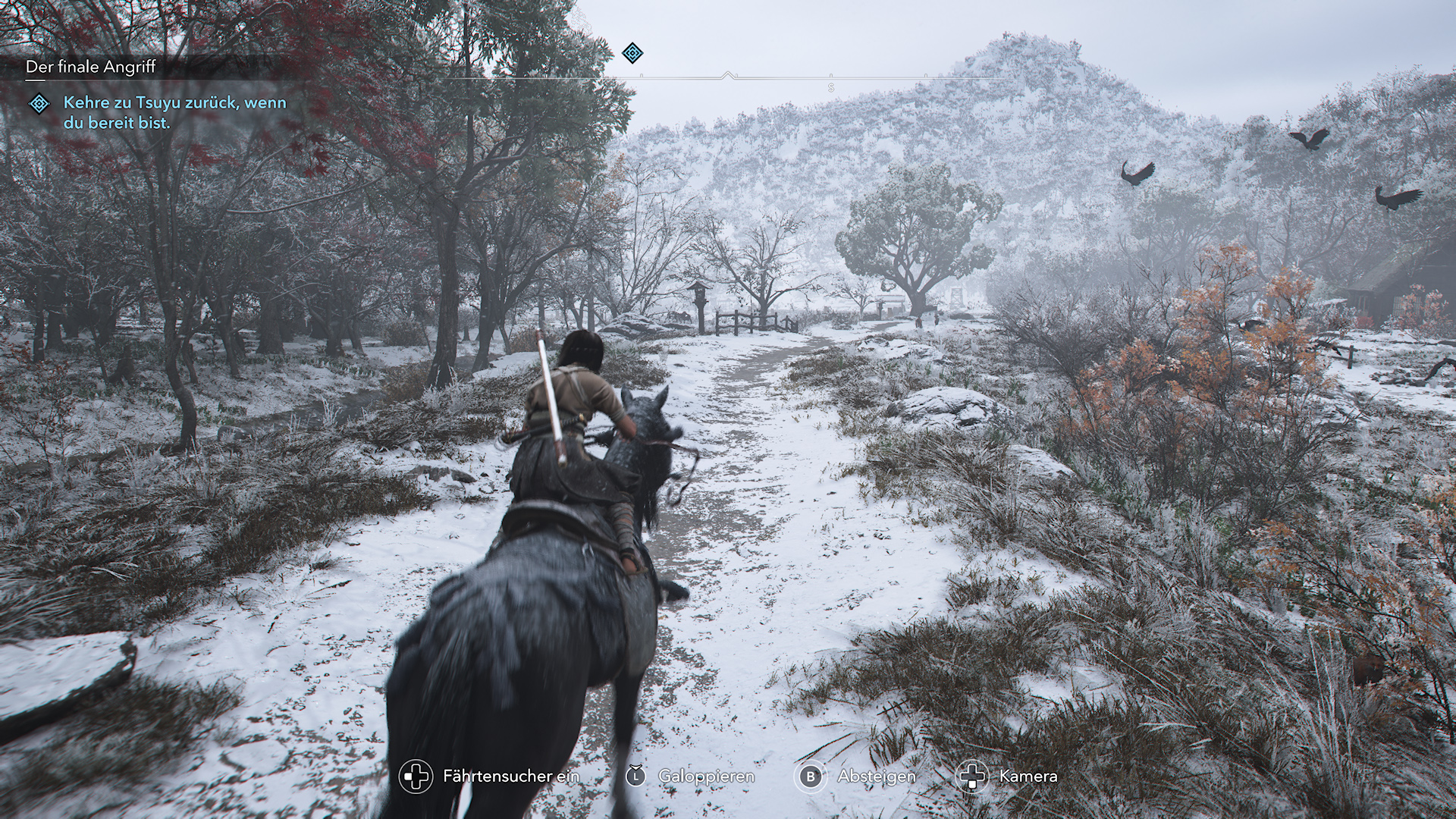This screenshot has height=819, width=1456.
Task: Click the diamond objective icon beside the quest text
Action: click(x=39, y=104)
